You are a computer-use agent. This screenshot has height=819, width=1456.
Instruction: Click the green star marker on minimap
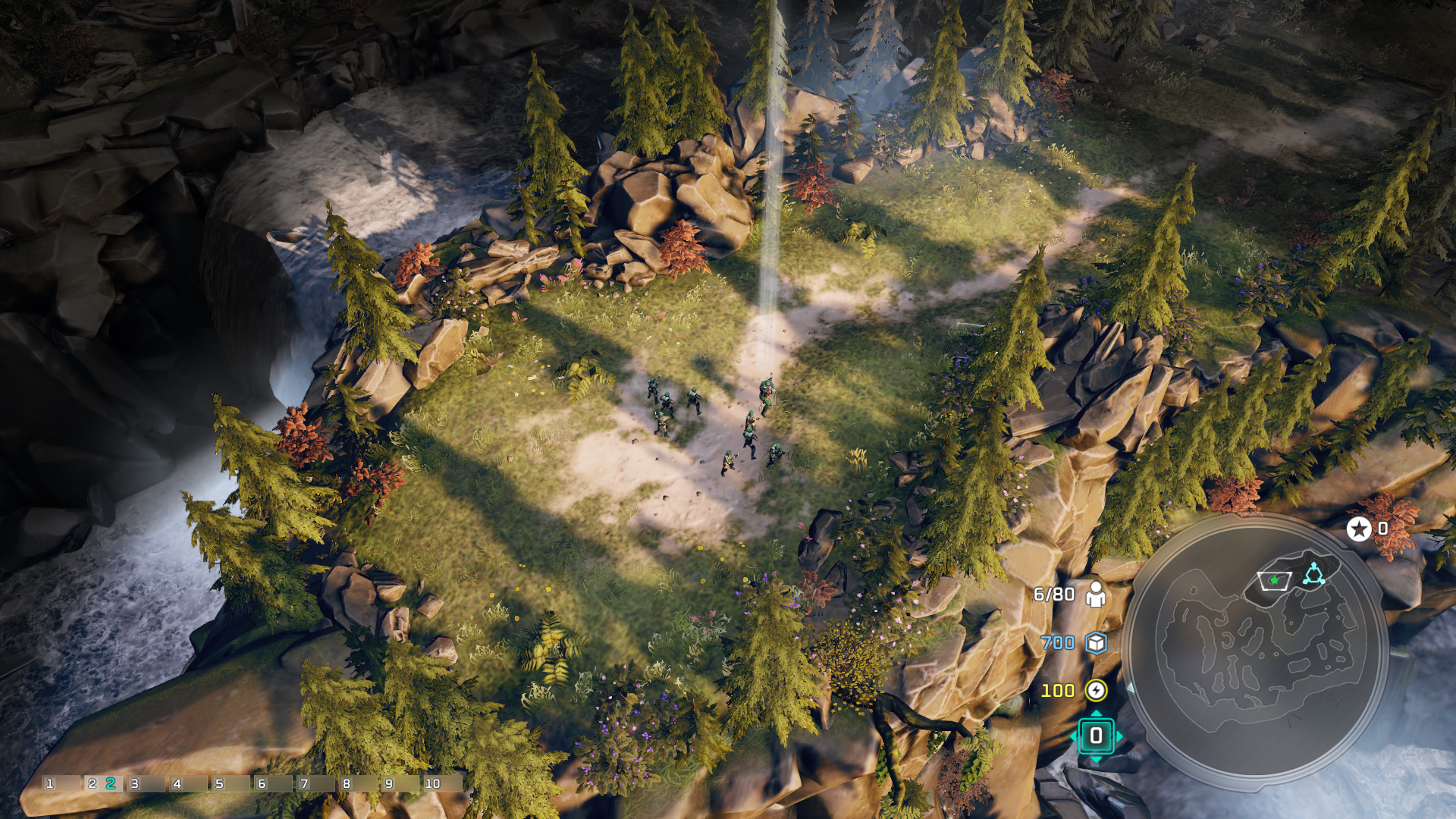[x=1274, y=580]
